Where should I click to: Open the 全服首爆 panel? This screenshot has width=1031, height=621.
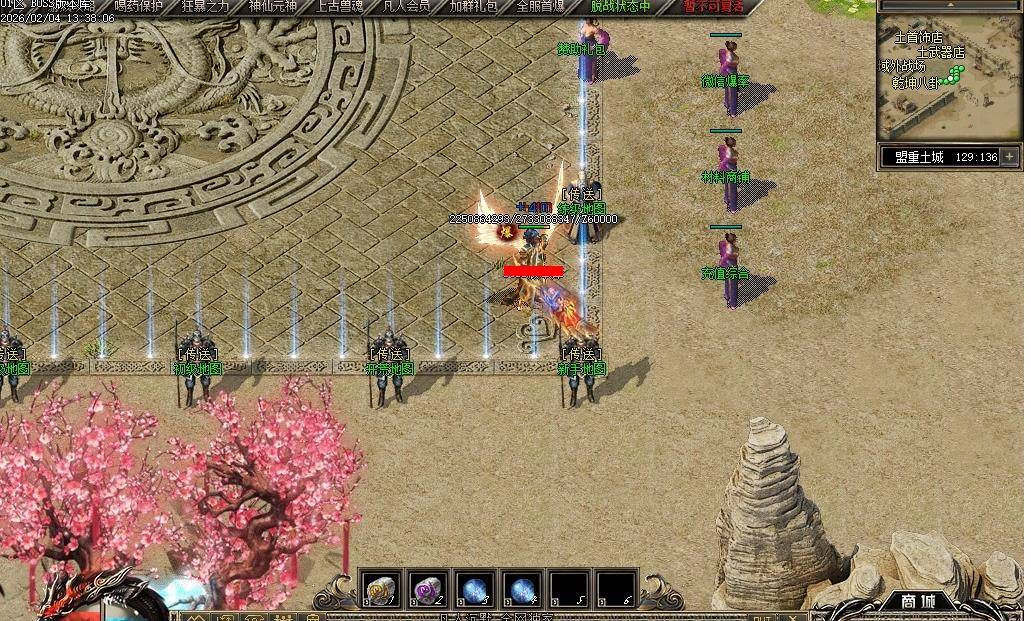coord(541,6)
